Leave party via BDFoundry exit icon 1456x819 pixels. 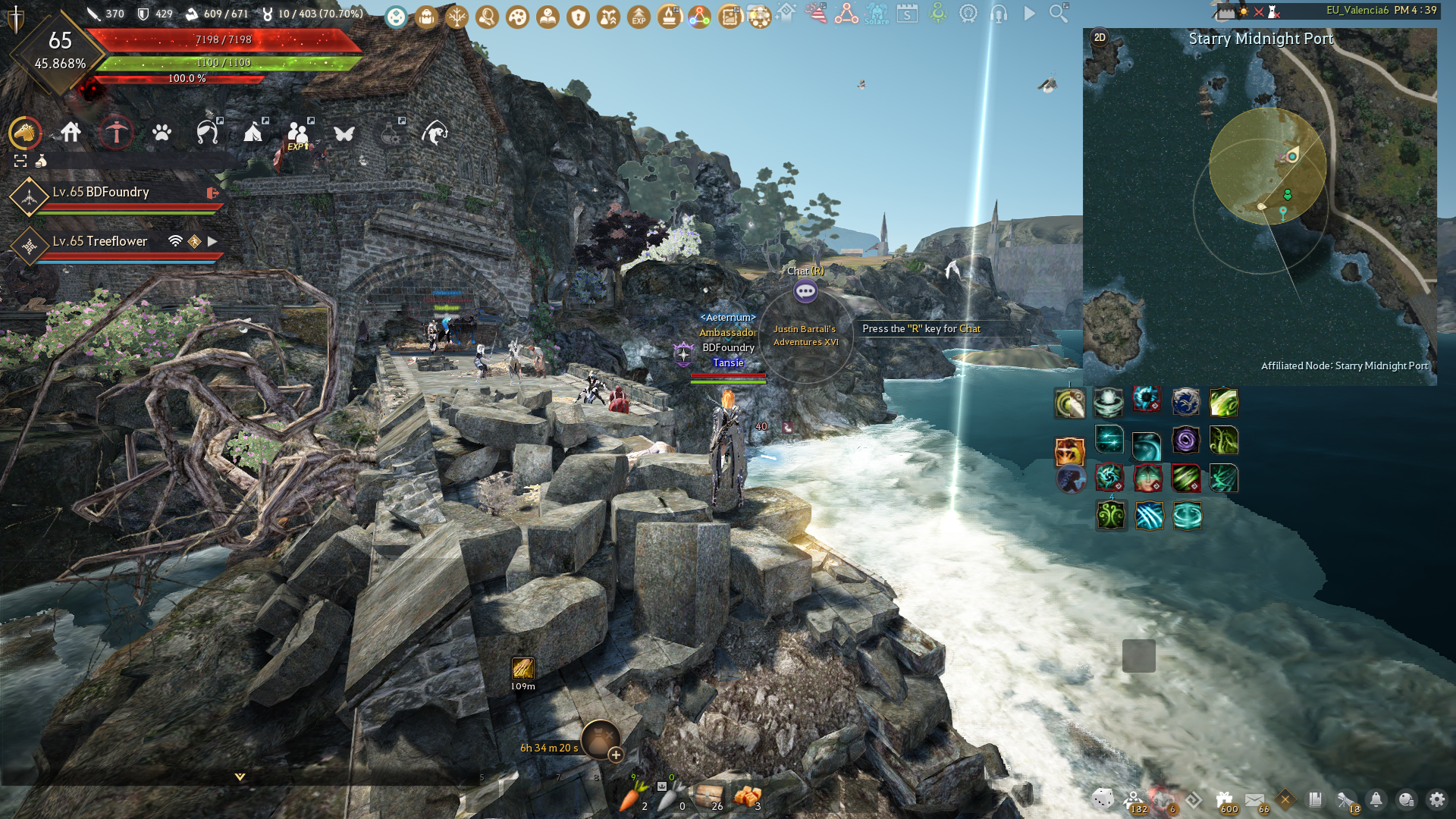213,193
